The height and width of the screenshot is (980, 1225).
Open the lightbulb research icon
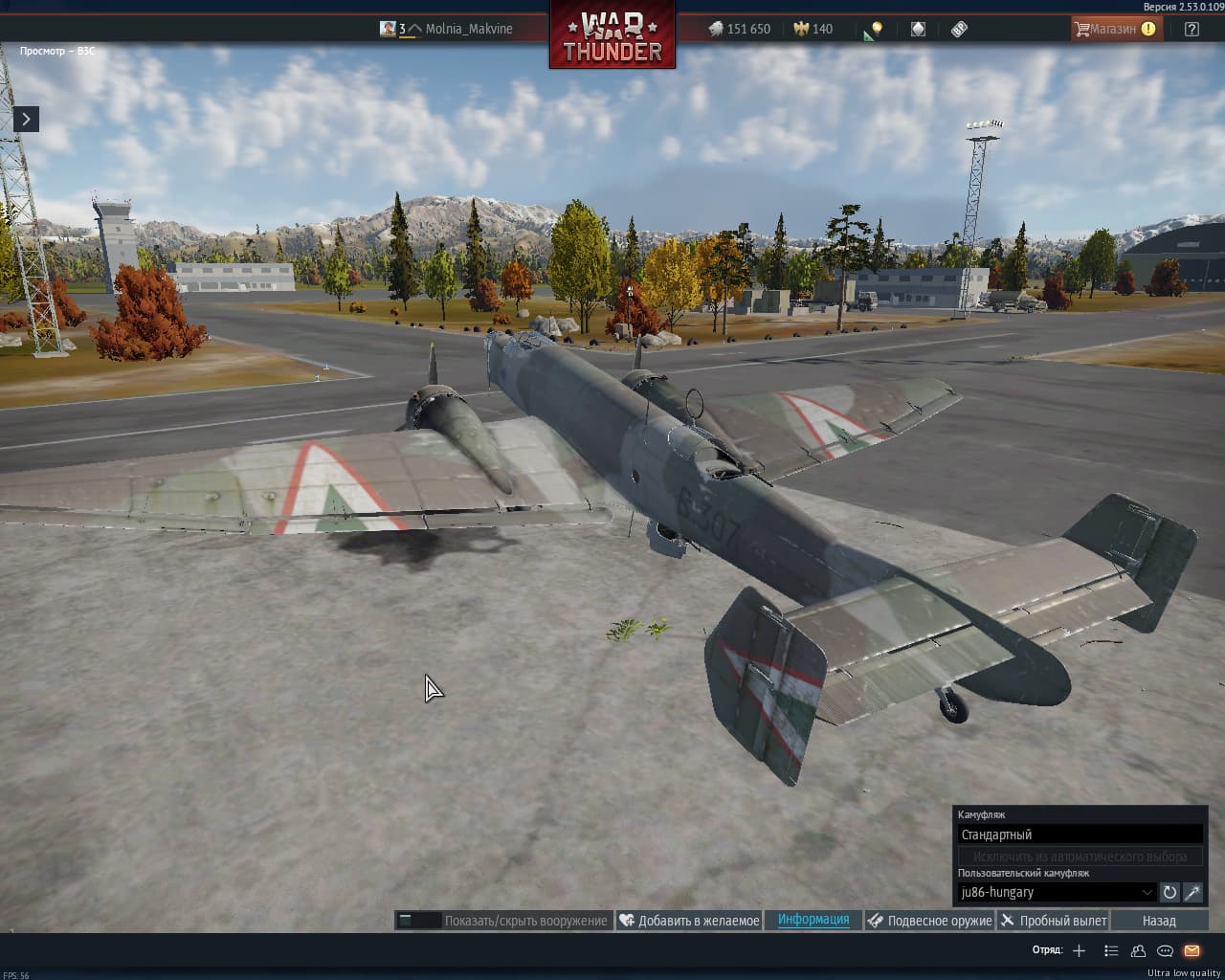pyautogui.click(x=874, y=30)
